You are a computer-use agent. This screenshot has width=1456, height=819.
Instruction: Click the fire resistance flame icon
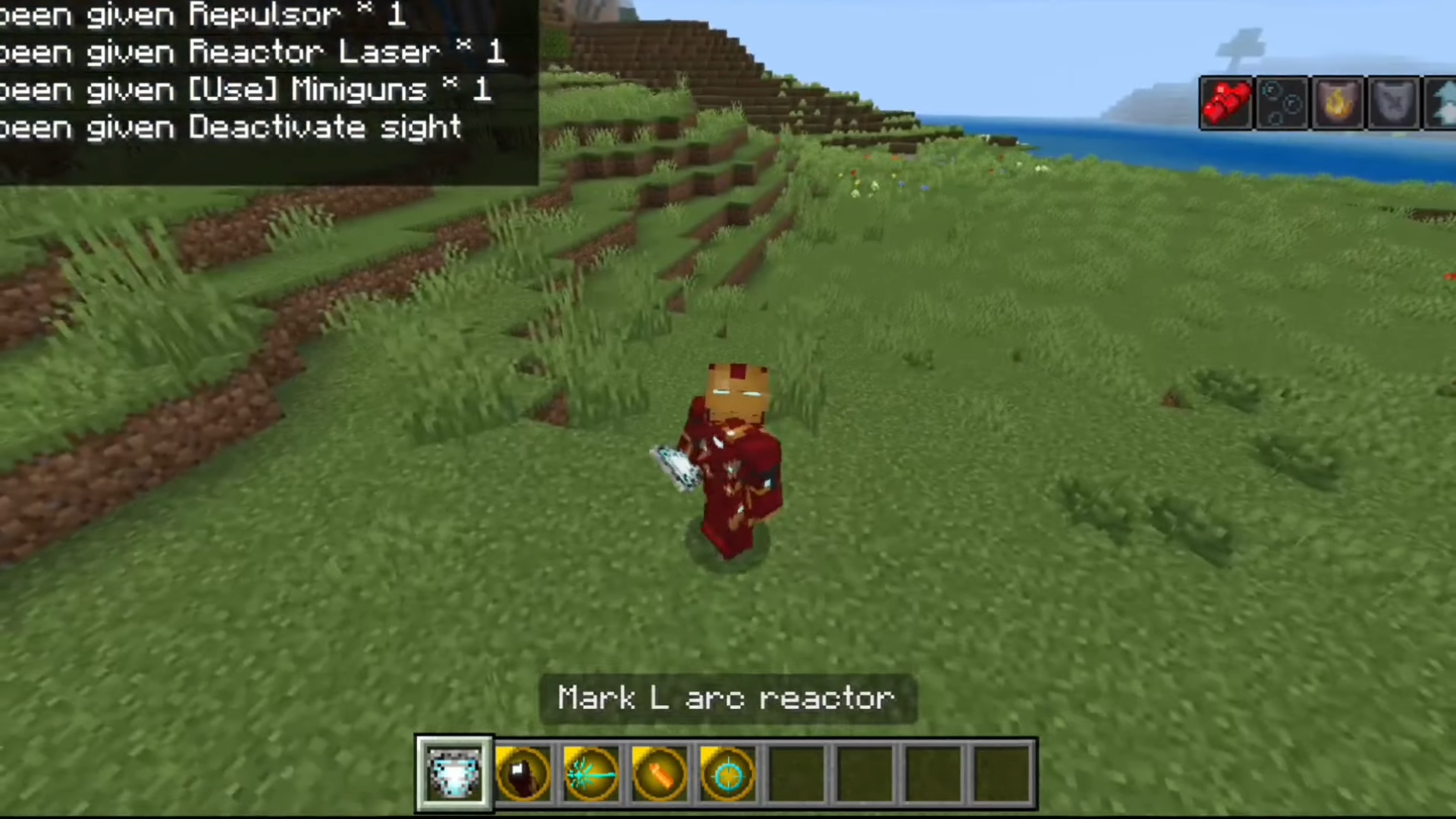(x=1338, y=102)
